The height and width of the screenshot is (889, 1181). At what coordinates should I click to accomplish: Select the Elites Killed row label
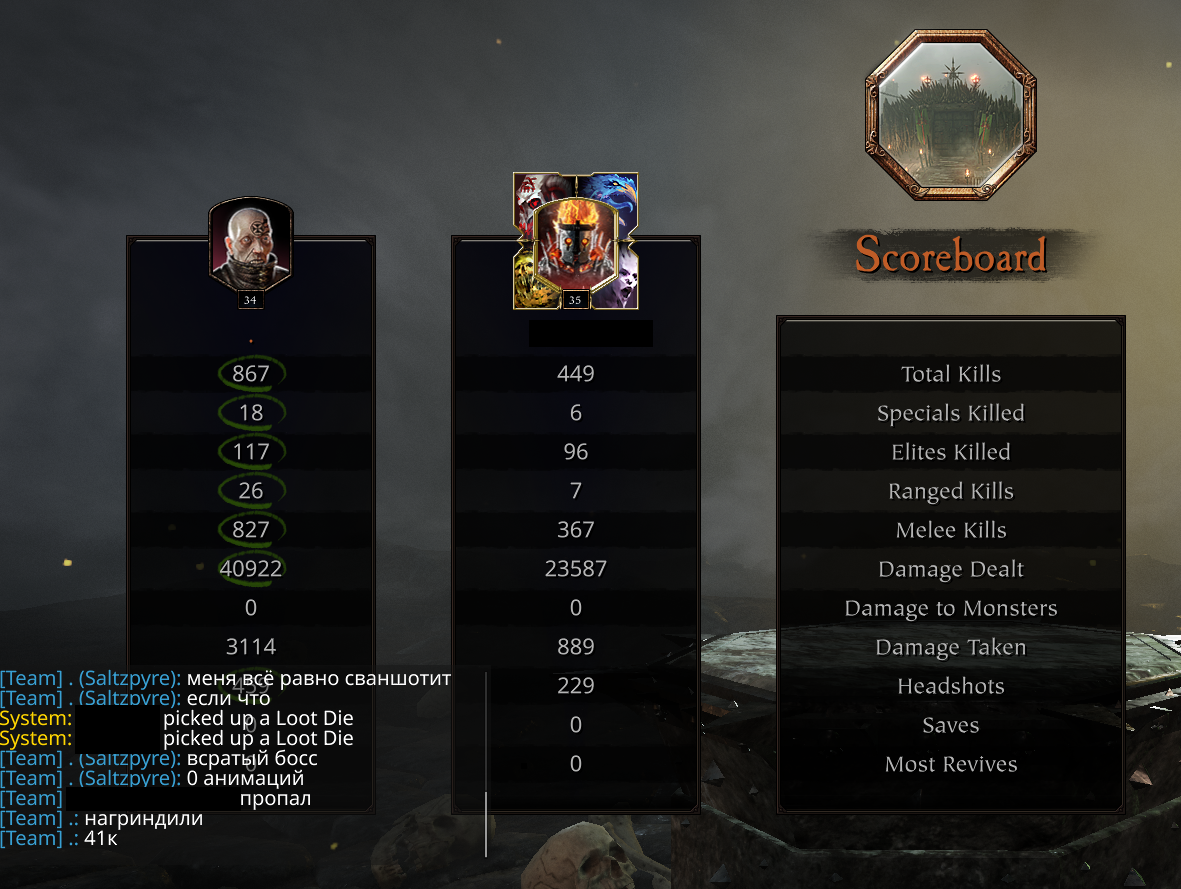[x=950, y=452]
